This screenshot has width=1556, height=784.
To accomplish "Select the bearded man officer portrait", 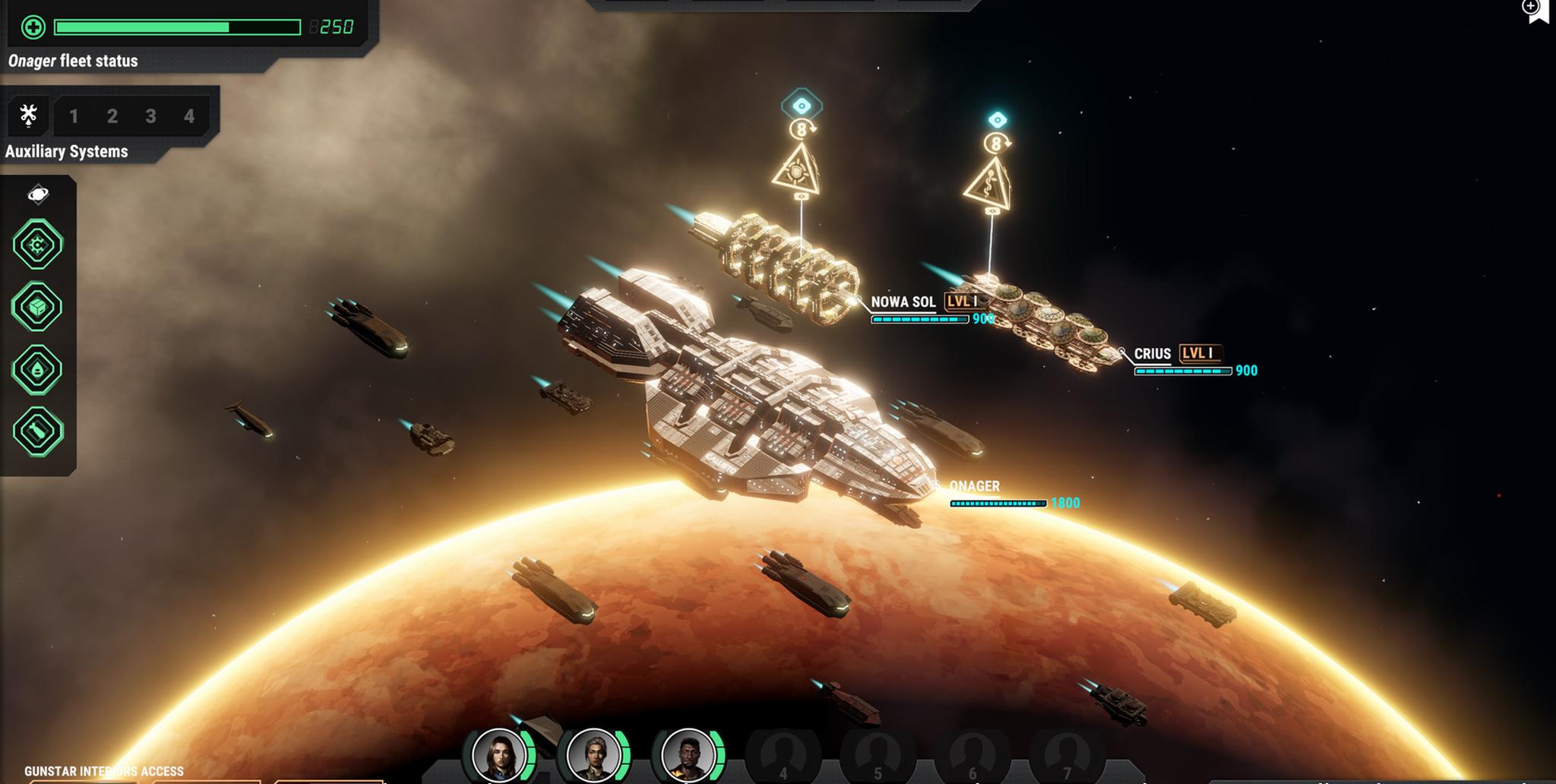I will (688, 755).
